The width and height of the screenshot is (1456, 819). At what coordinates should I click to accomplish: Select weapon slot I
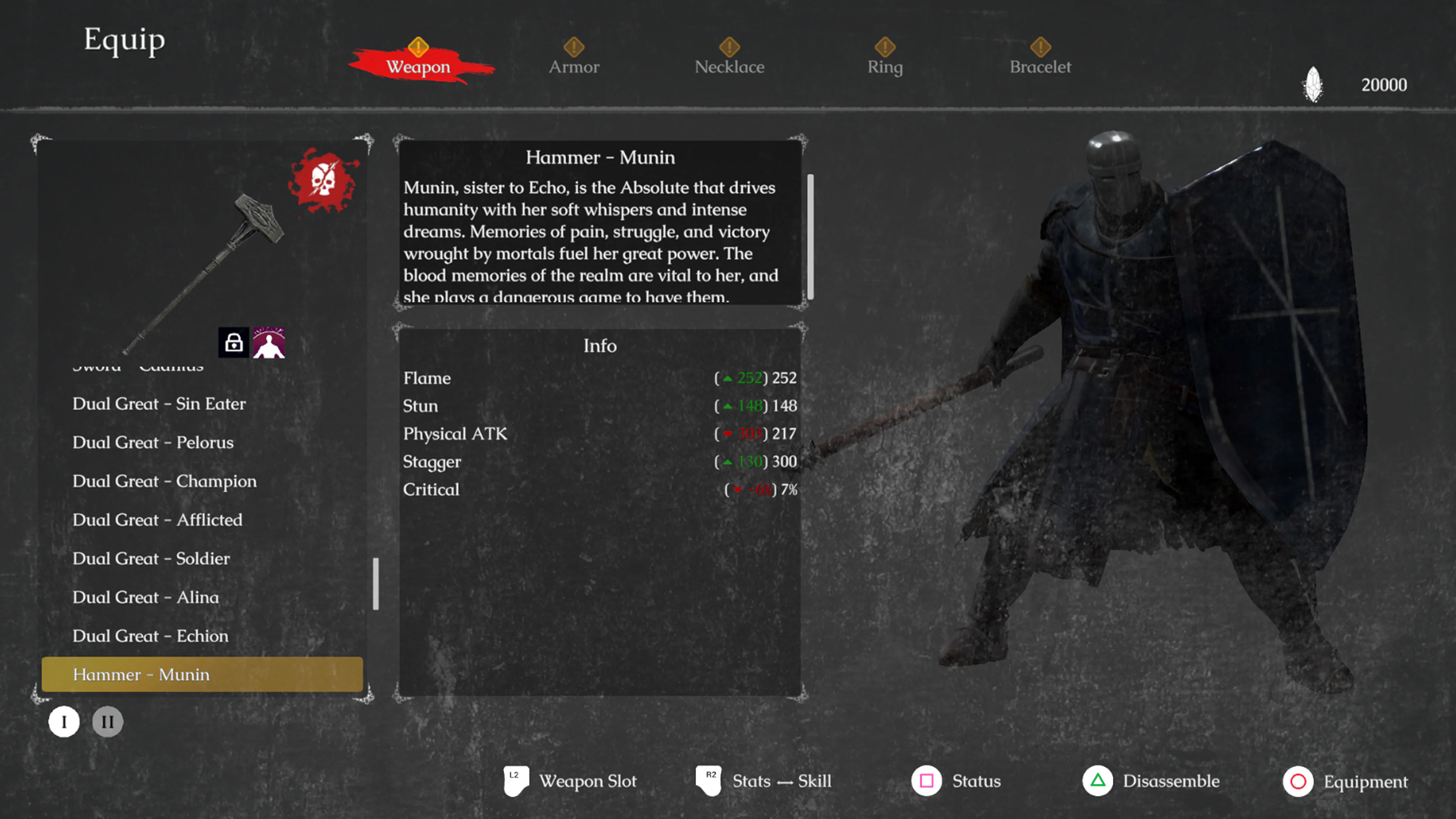pos(64,721)
